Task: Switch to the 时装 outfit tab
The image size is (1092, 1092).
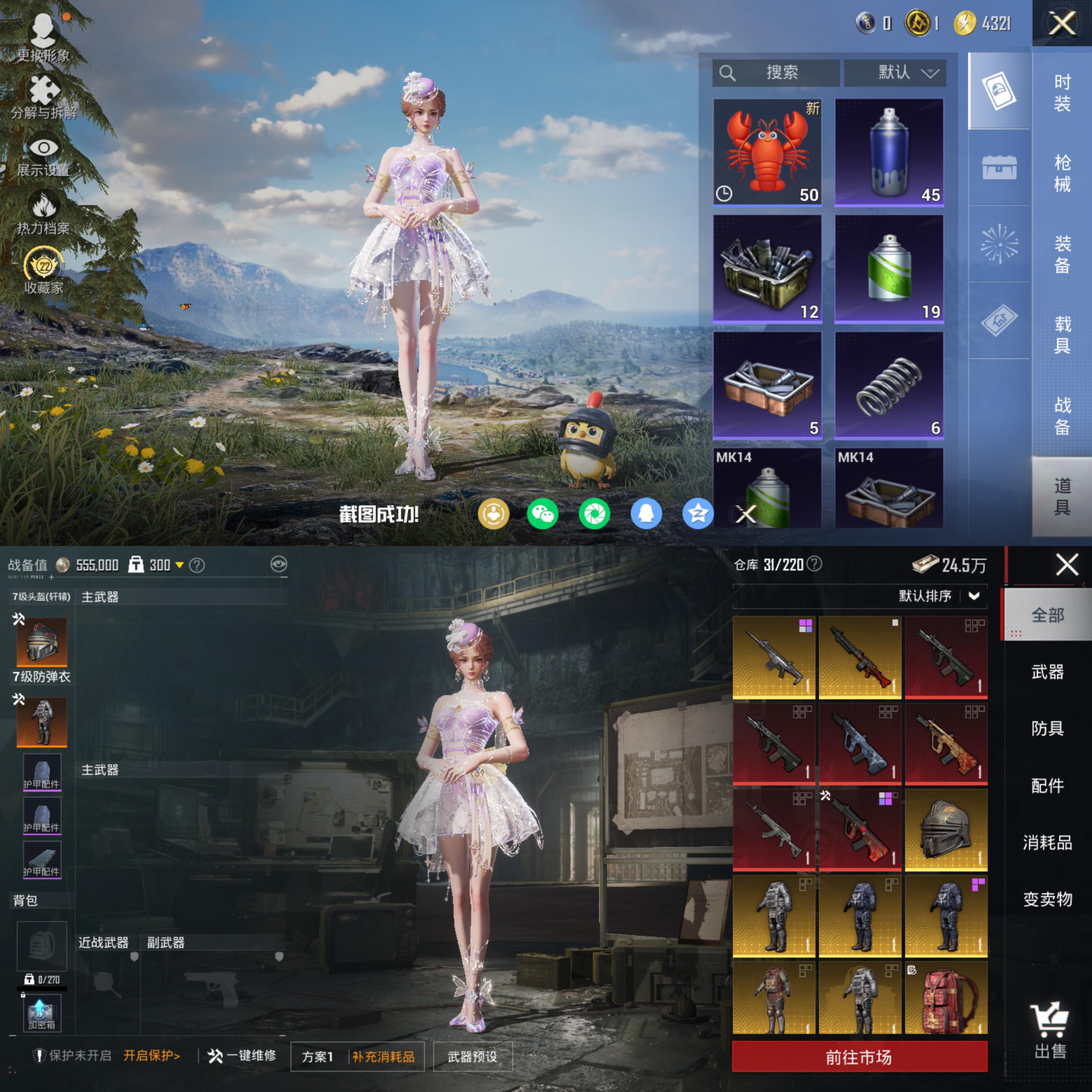Action: point(1062,93)
